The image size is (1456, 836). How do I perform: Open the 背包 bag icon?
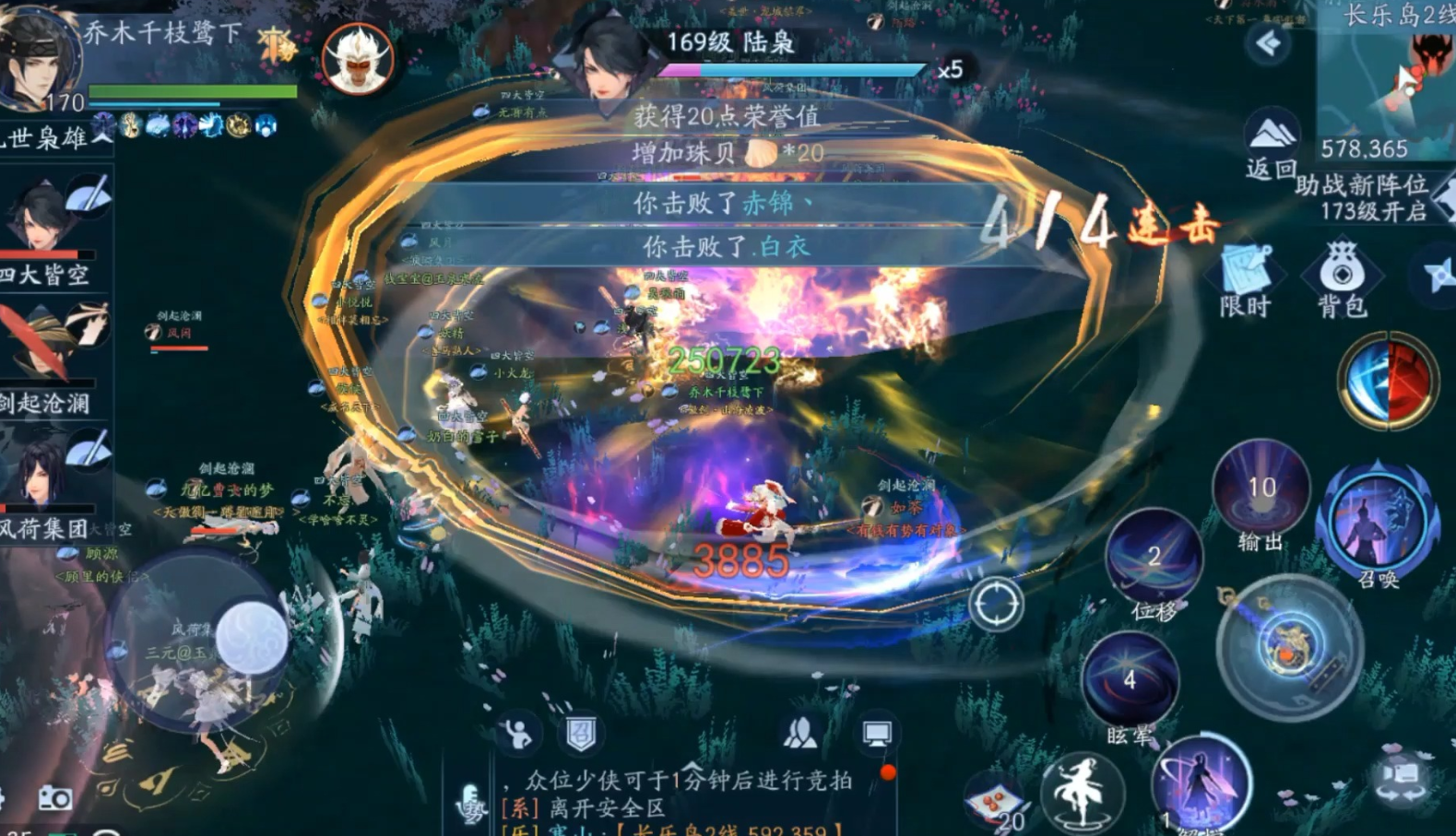tap(1342, 275)
